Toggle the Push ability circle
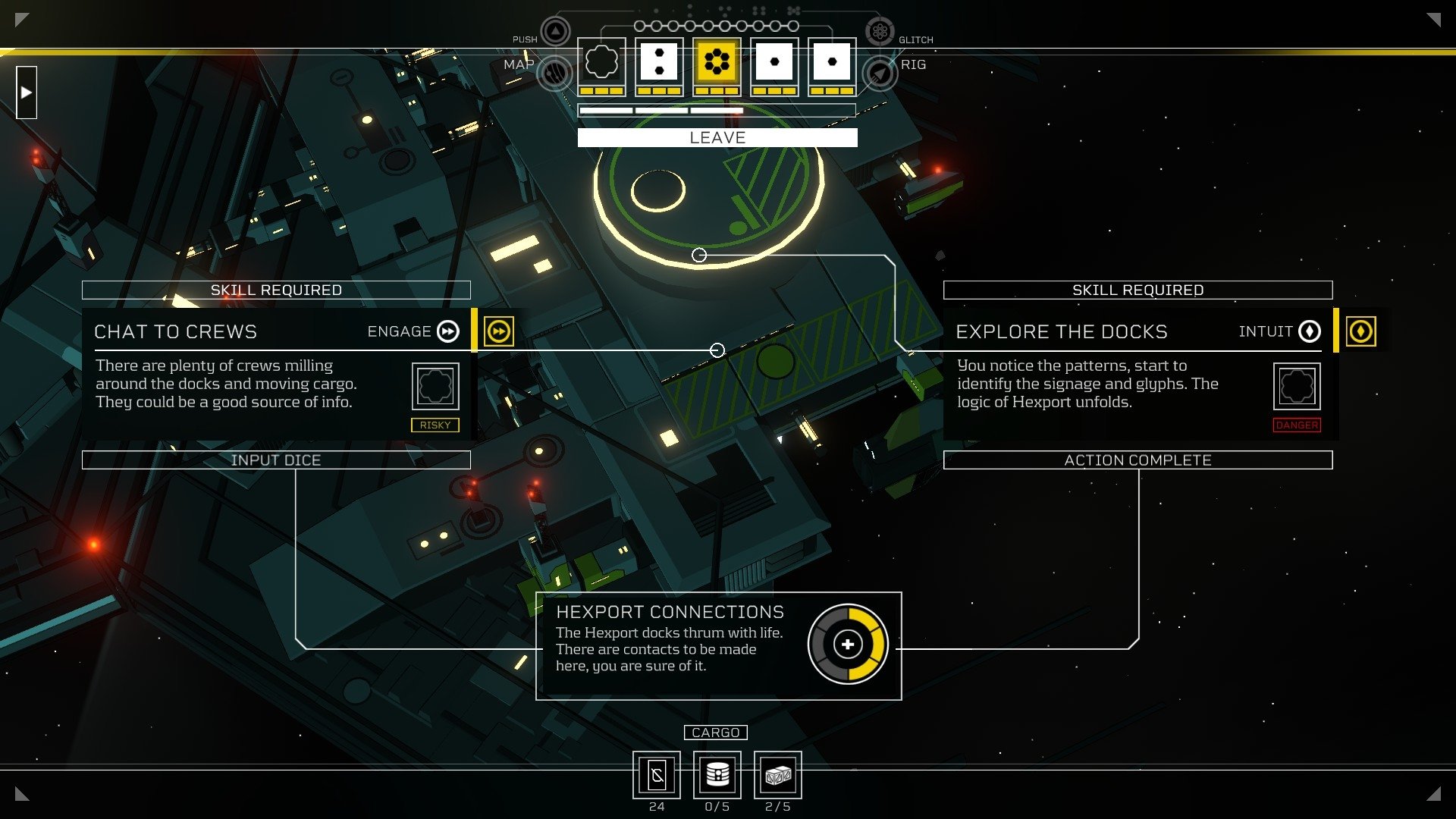Viewport: 1456px width, 819px height. click(554, 31)
